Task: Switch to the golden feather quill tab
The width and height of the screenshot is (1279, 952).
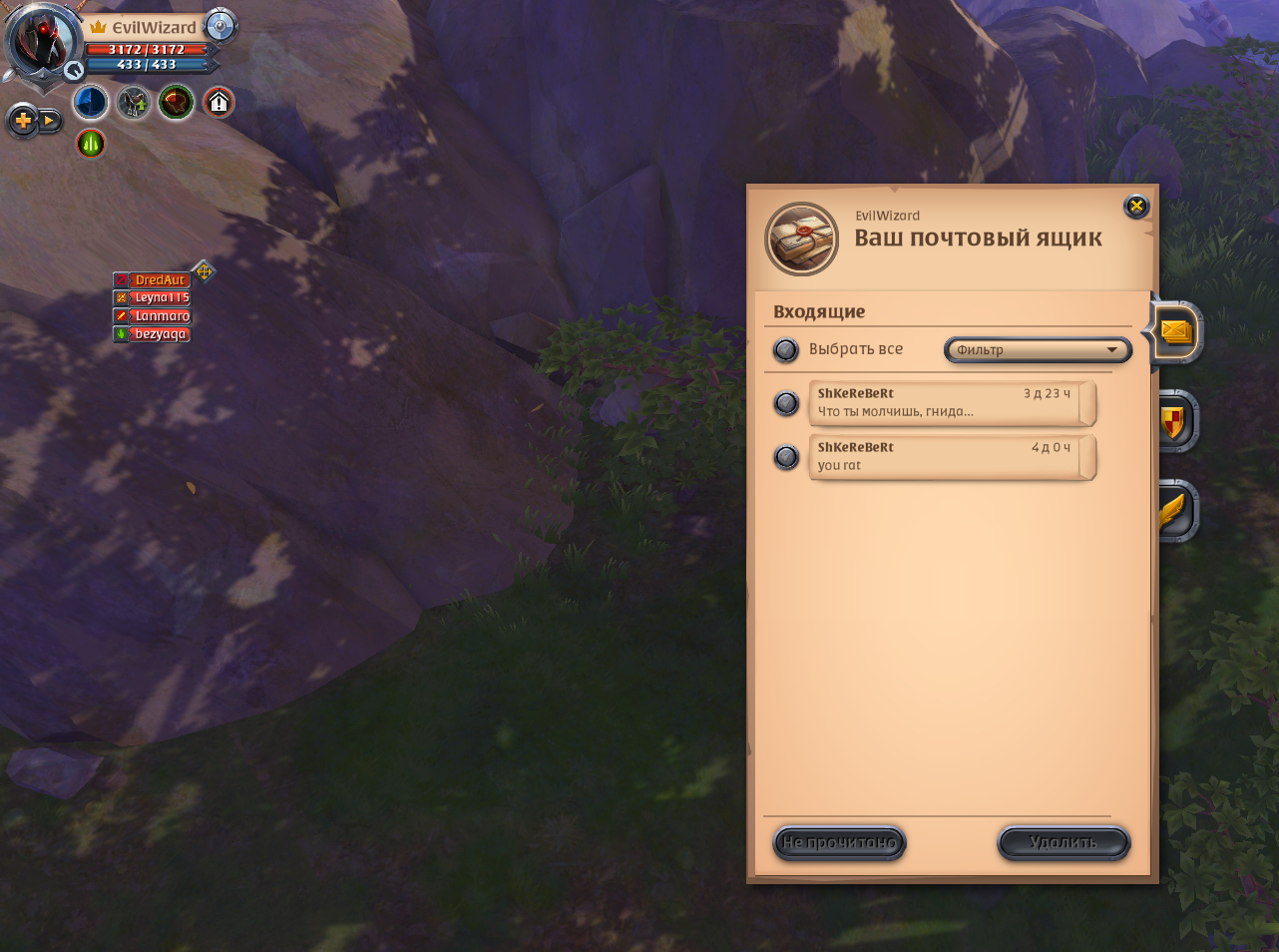Action: tap(1176, 512)
